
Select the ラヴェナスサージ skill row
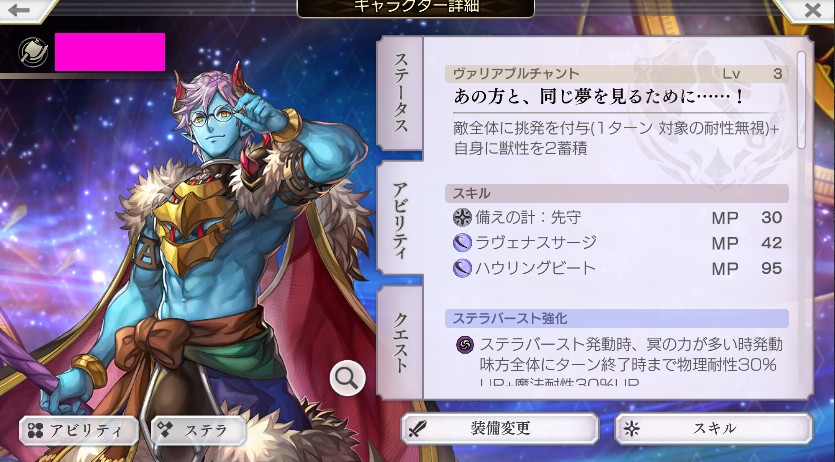[616, 243]
